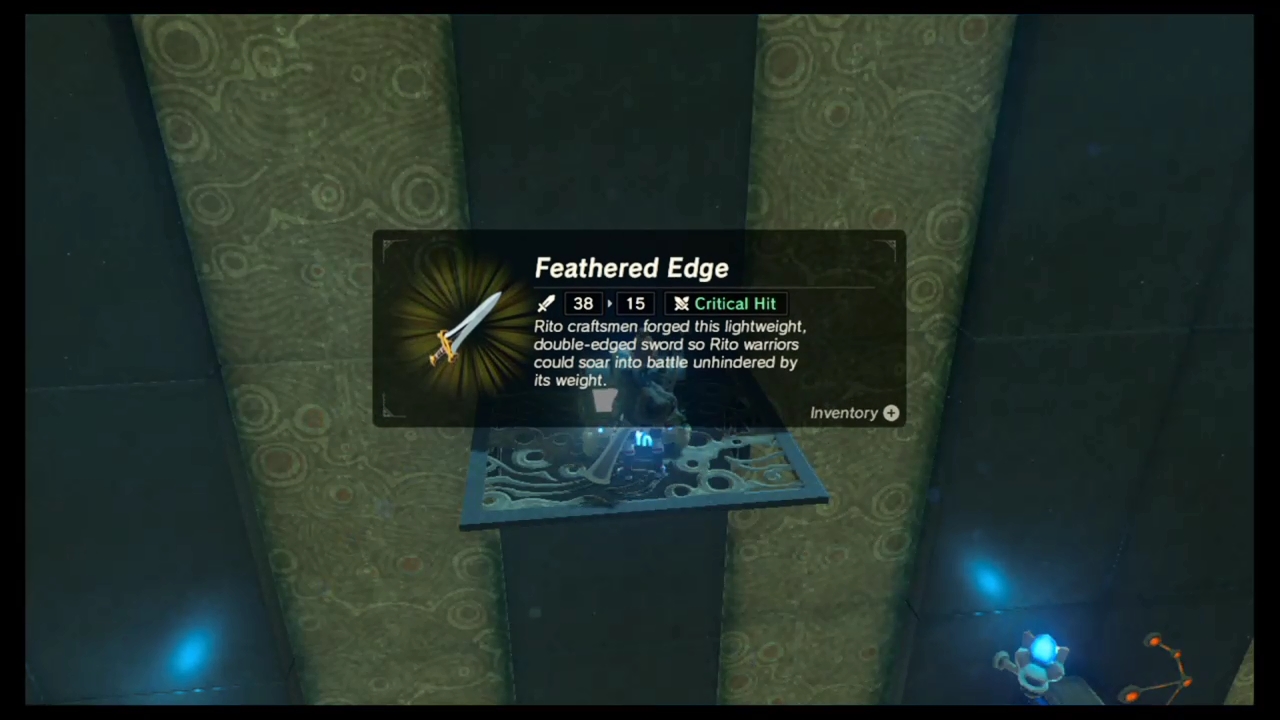This screenshot has height=720, width=1280.
Task: Click the Inventory label text
Action: tap(844, 412)
